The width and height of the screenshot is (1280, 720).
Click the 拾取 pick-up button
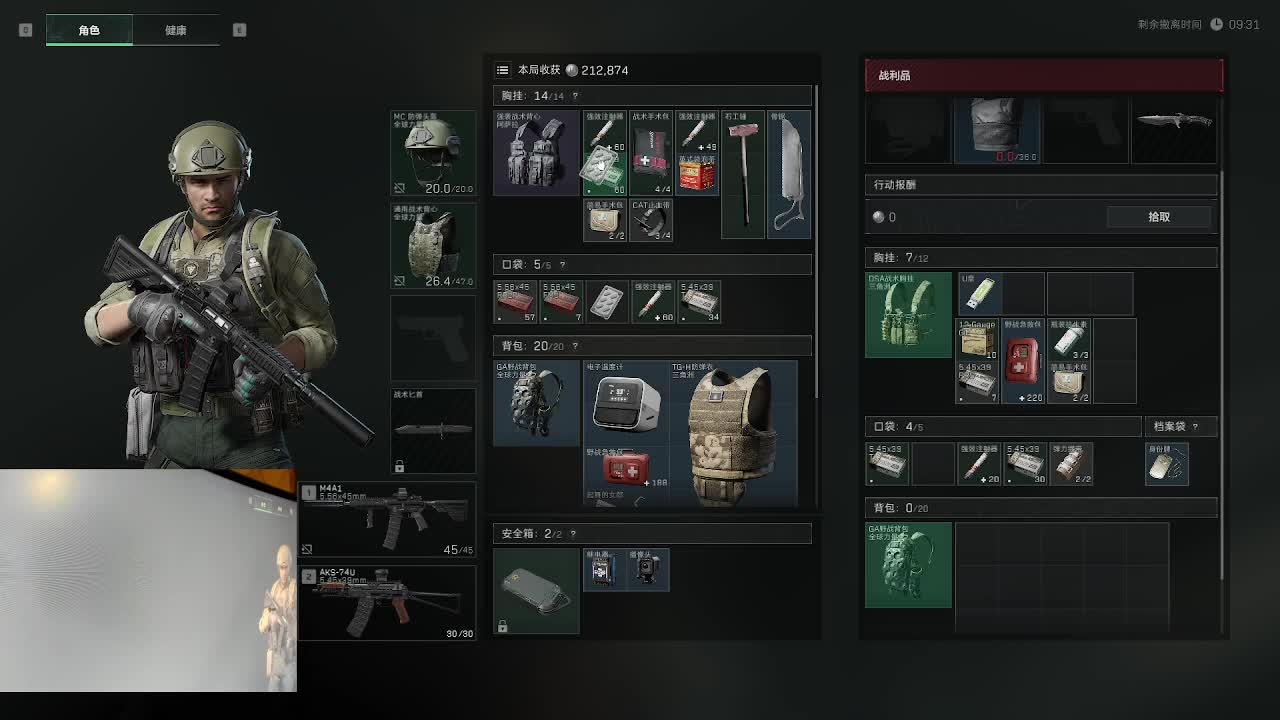pos(1158,217)
